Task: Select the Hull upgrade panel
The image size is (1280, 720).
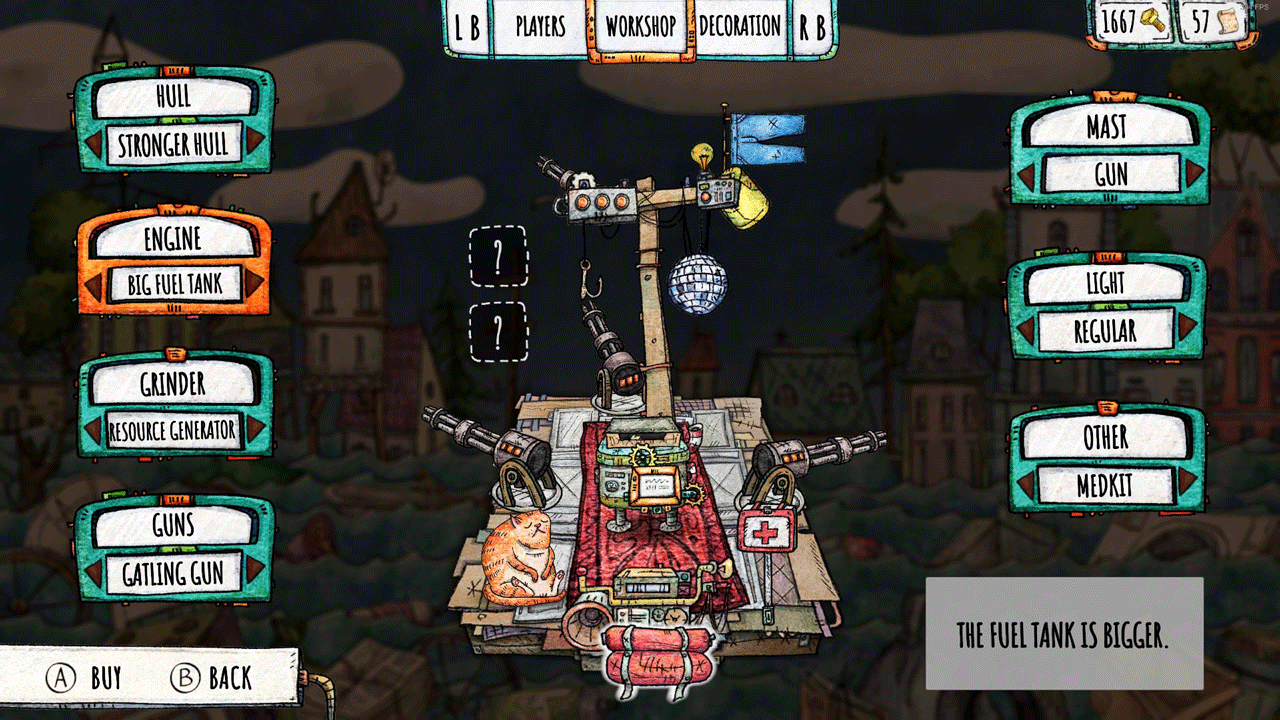Action: [173, 98]
